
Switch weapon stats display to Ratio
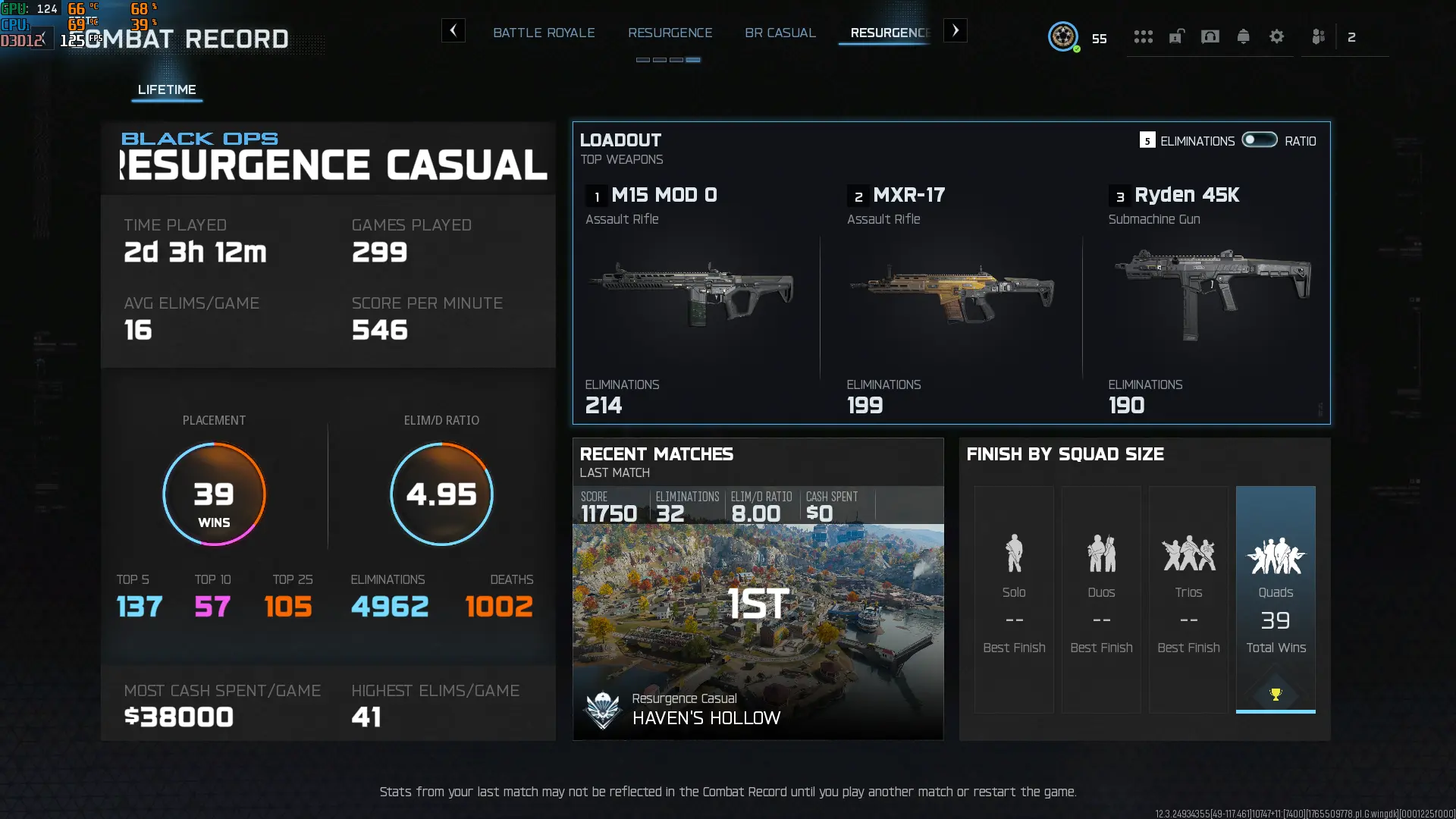click(1259, 140)
